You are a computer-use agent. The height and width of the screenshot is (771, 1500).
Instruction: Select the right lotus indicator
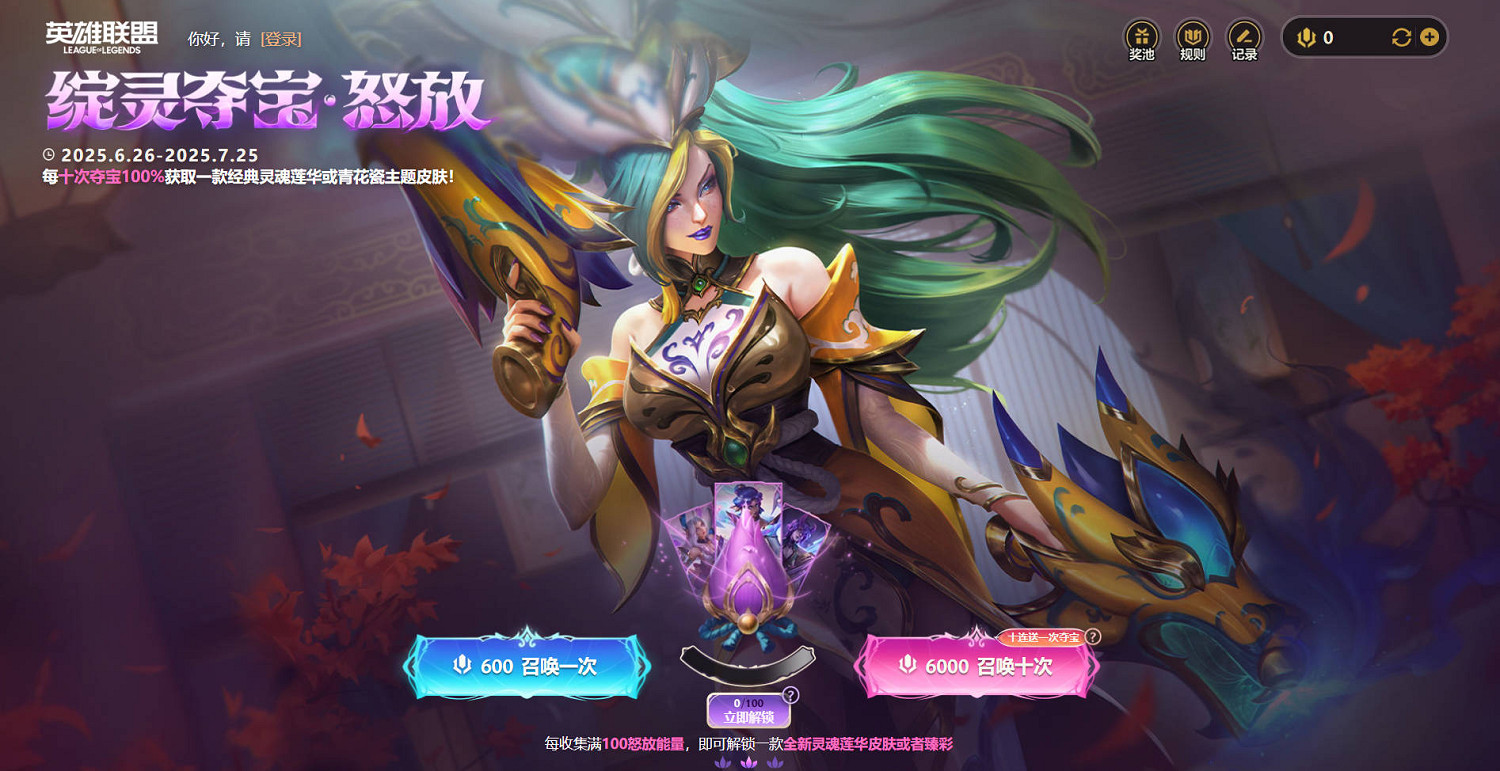click(773, 764)
